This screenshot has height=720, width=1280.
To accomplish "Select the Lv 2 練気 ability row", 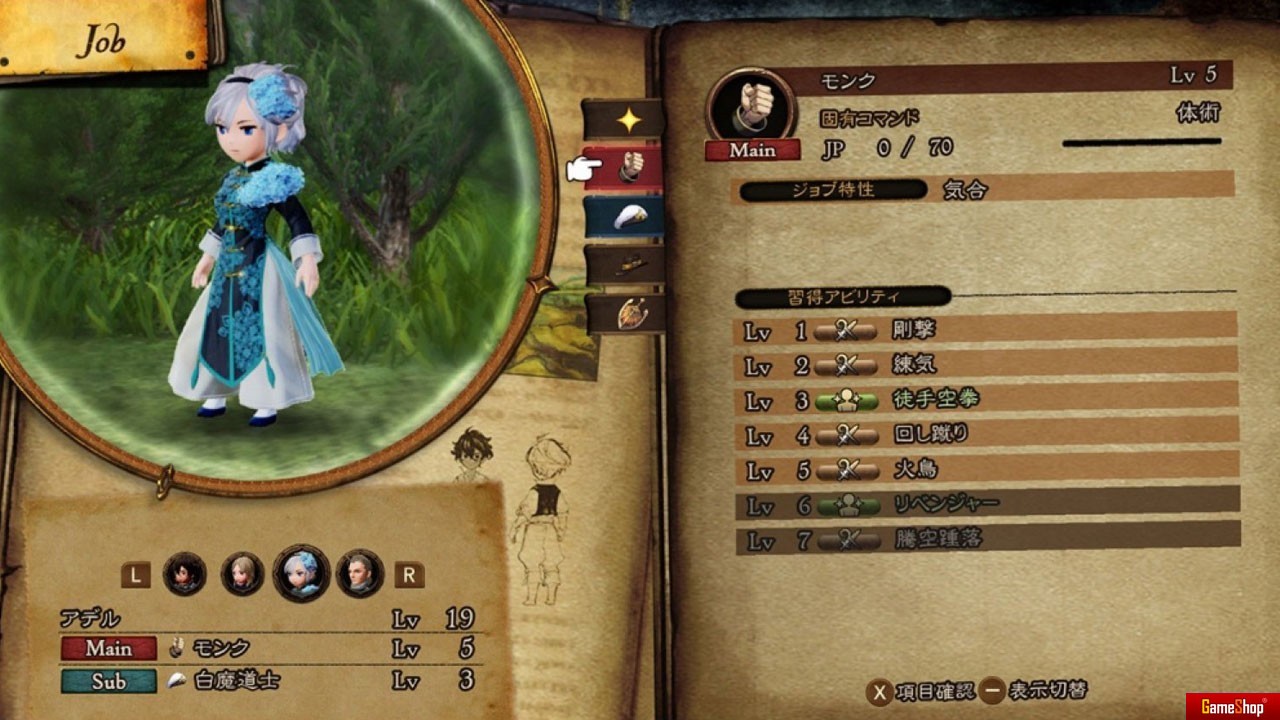I will coord(986,363).
